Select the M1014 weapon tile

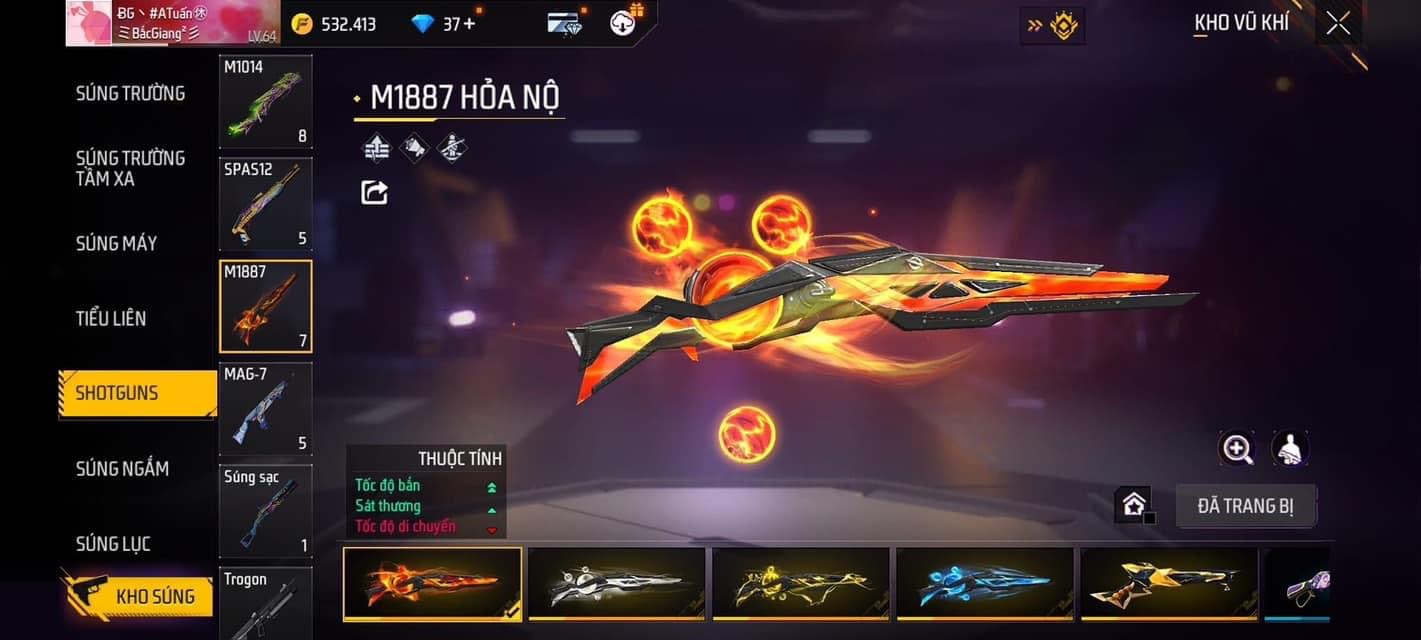265,101
